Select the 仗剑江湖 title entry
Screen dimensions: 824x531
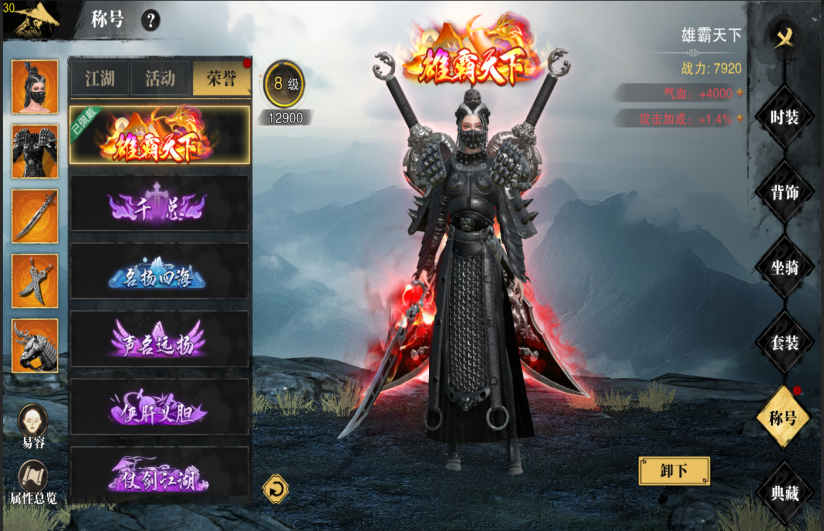tap(160, 474)
